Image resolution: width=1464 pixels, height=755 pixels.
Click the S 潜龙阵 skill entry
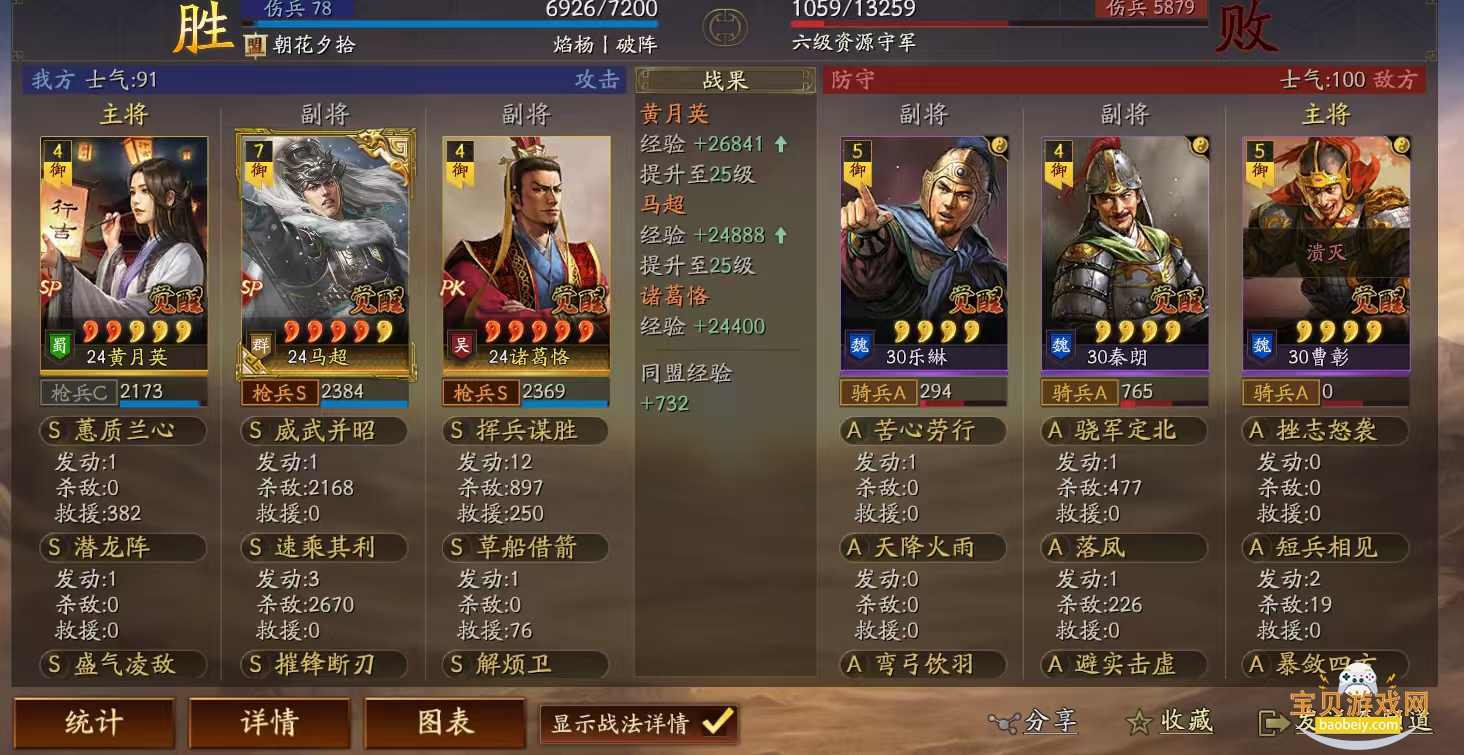tap(123, 548)
